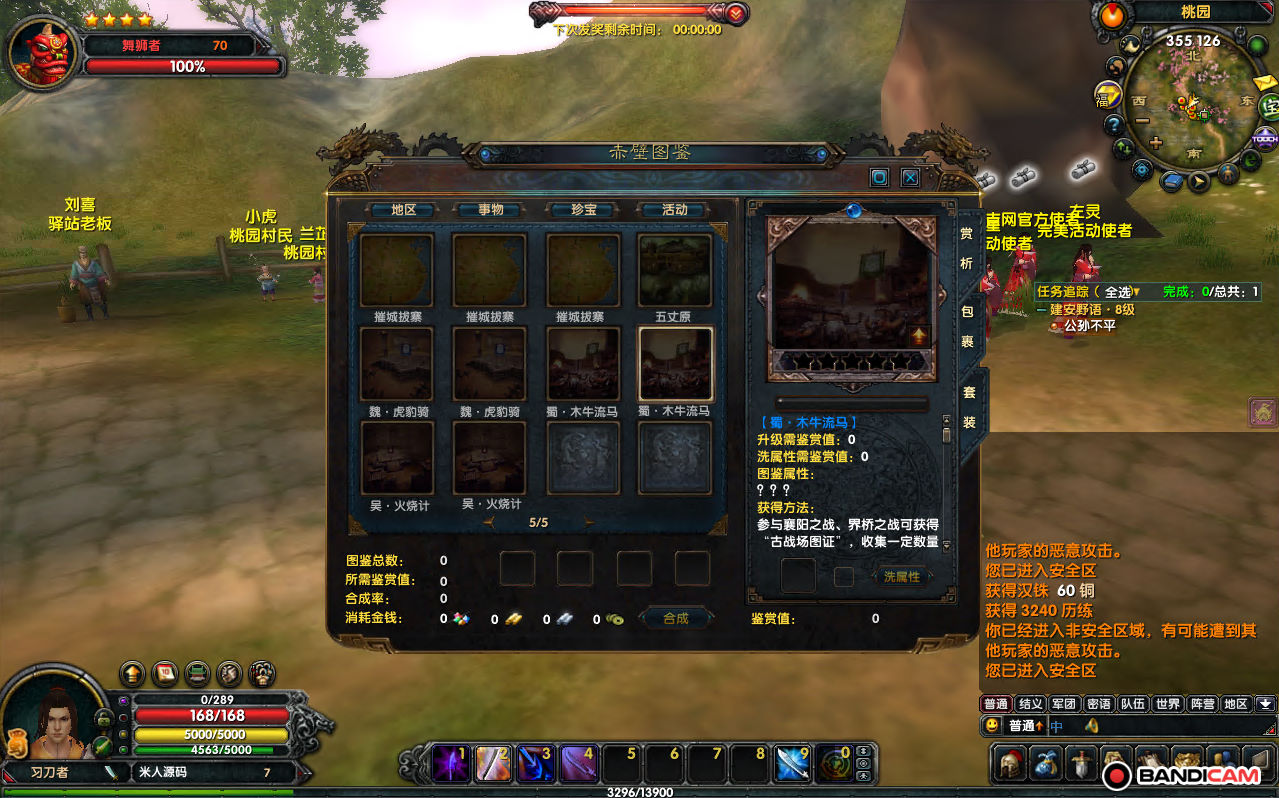Open the 珍宝 category tab

click(x=582, y=210)
